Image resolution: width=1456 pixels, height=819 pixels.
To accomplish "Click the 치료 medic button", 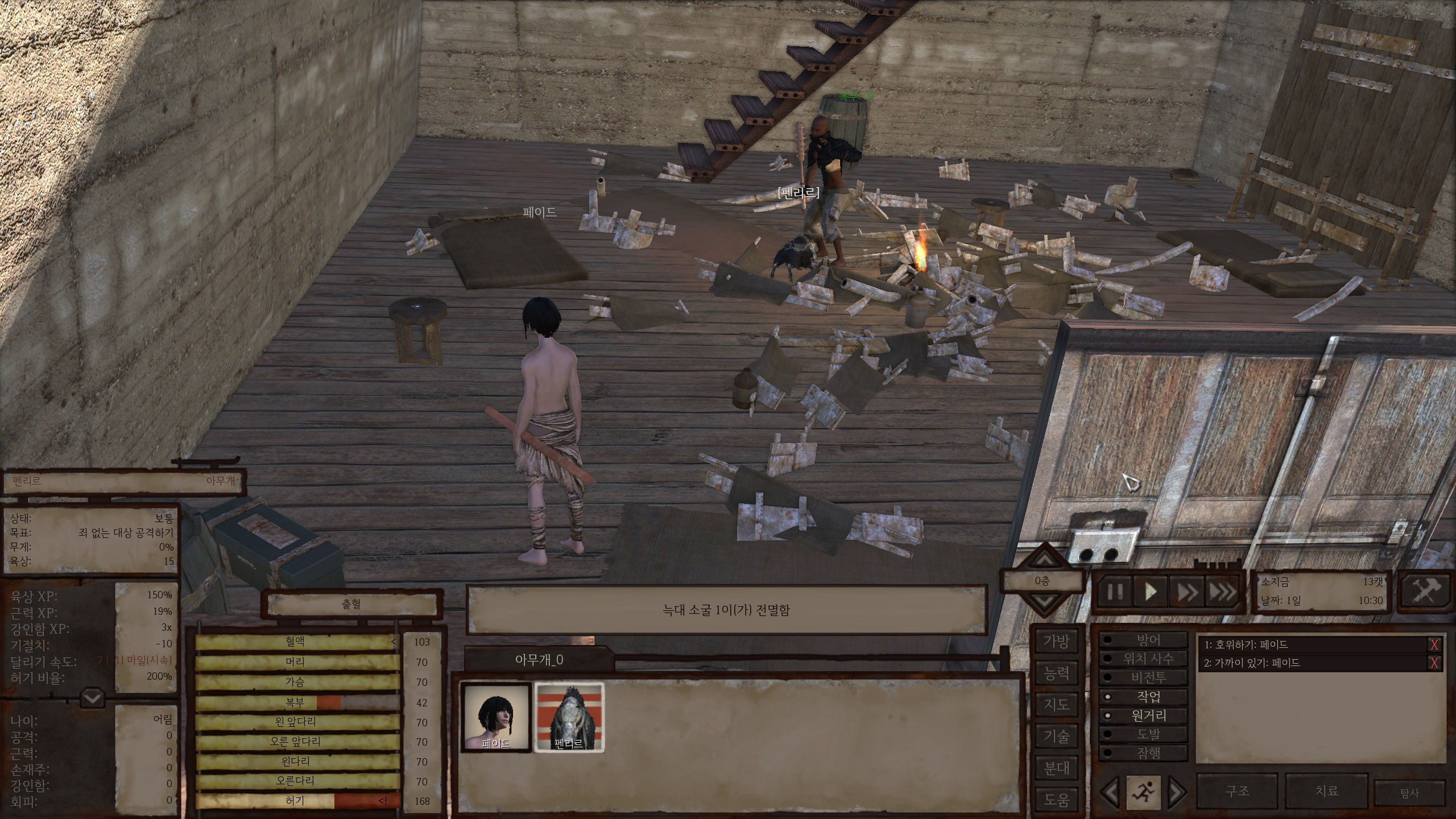I will tap(1326, 791).
